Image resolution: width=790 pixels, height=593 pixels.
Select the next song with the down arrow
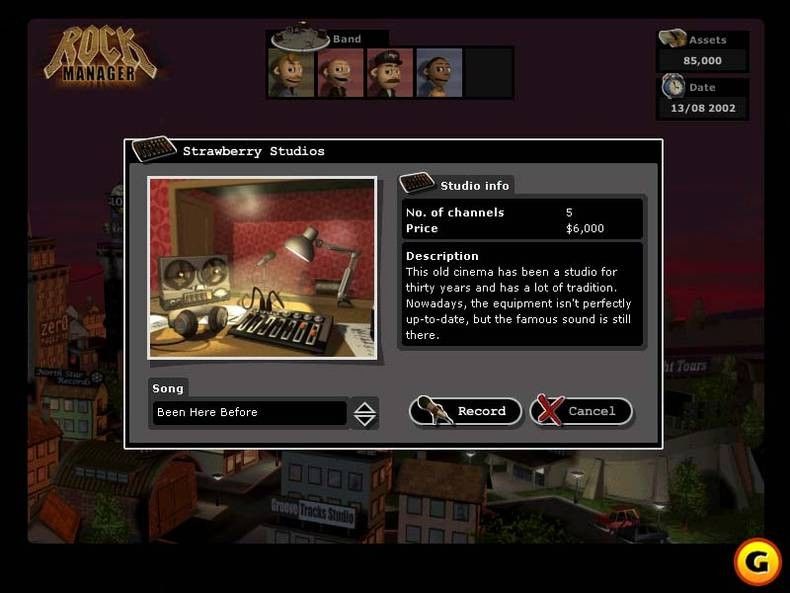[365, 419]
